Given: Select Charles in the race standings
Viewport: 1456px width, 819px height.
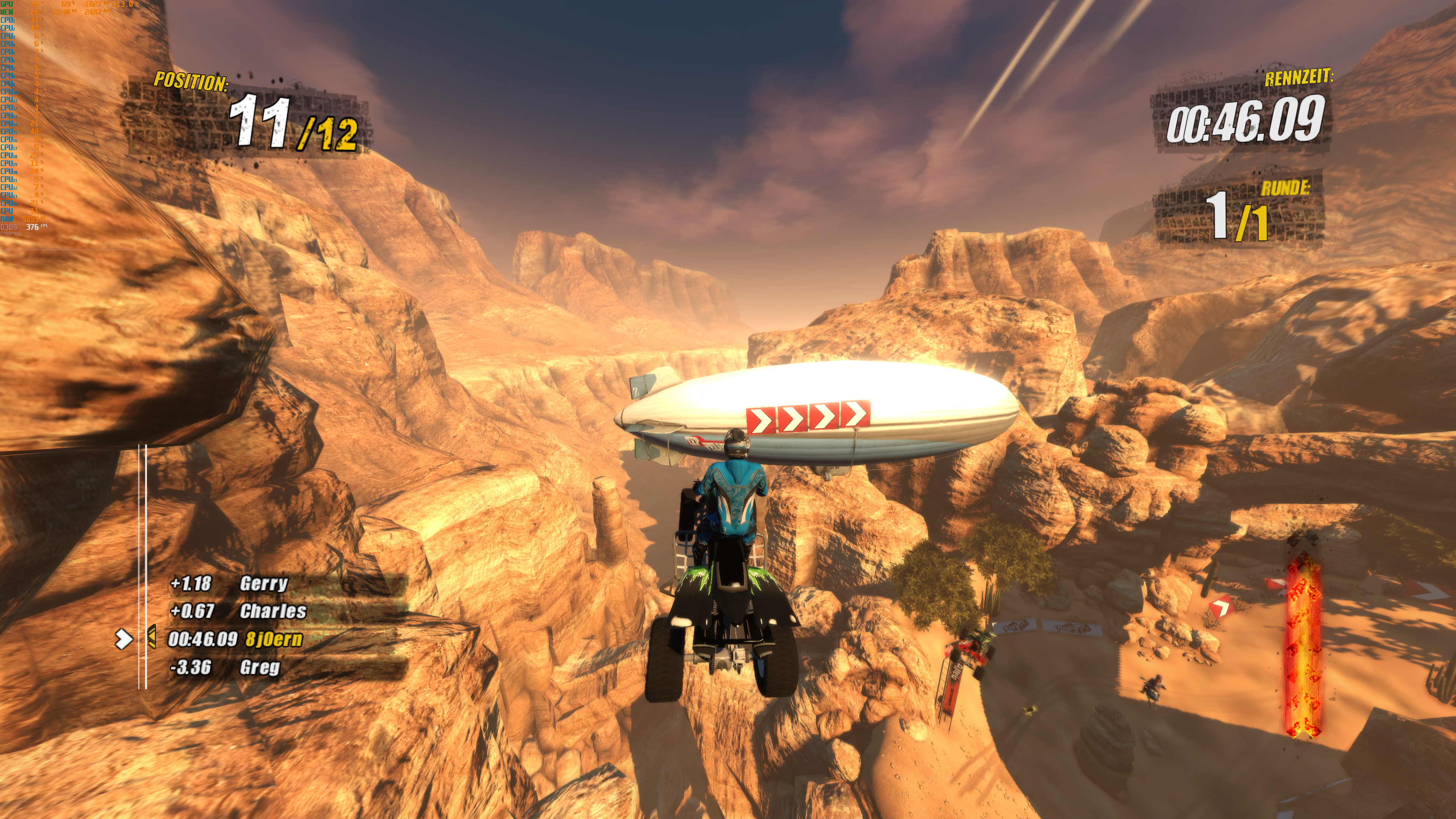Looking at the screenshot, I should point(273,611).
